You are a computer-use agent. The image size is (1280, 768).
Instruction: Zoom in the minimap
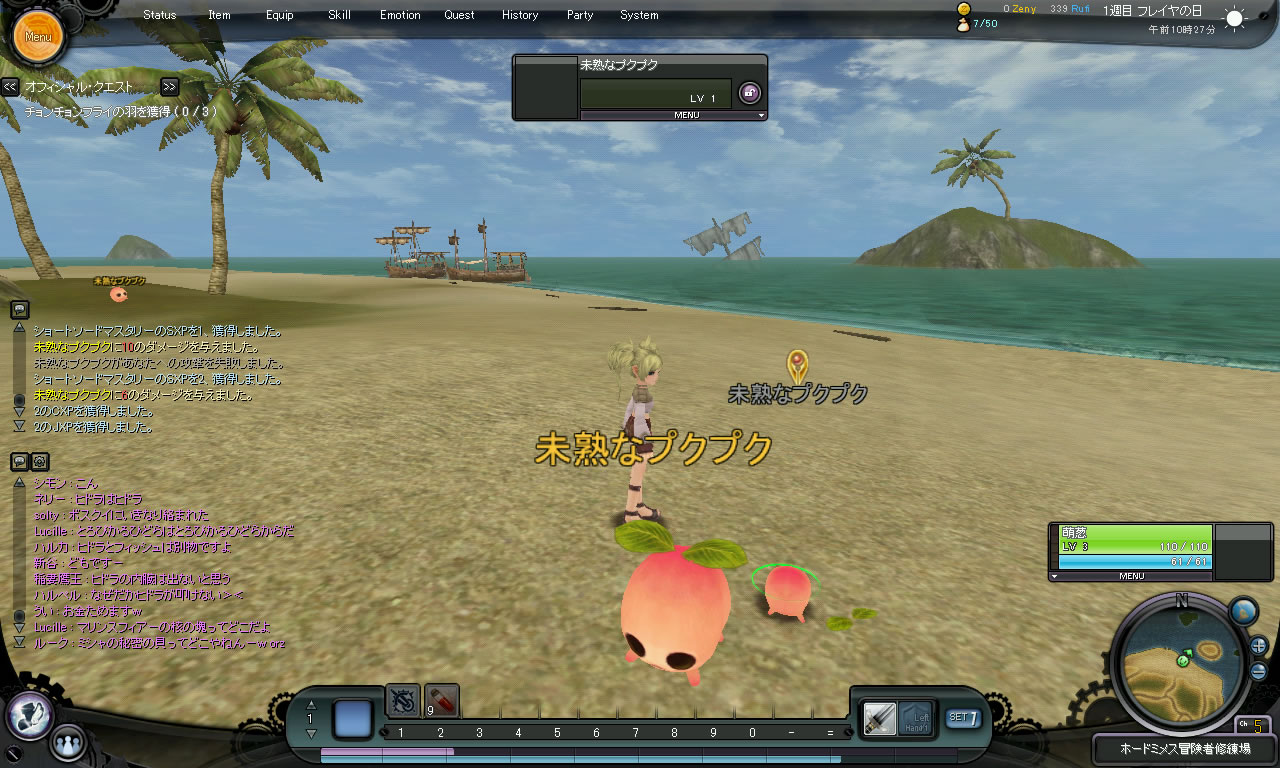point(1258,645)
